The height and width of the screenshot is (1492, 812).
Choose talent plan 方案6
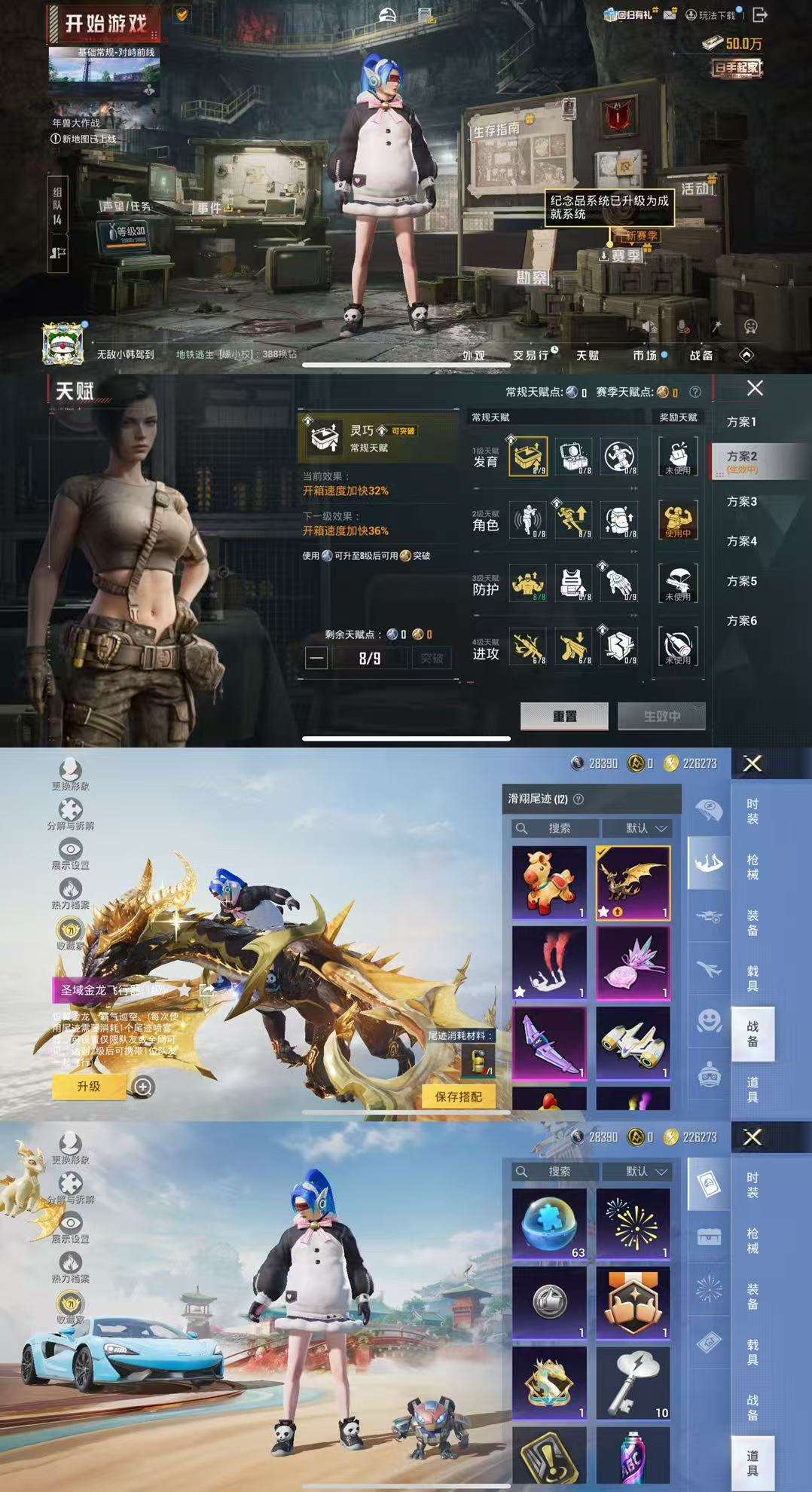point(741,621)
